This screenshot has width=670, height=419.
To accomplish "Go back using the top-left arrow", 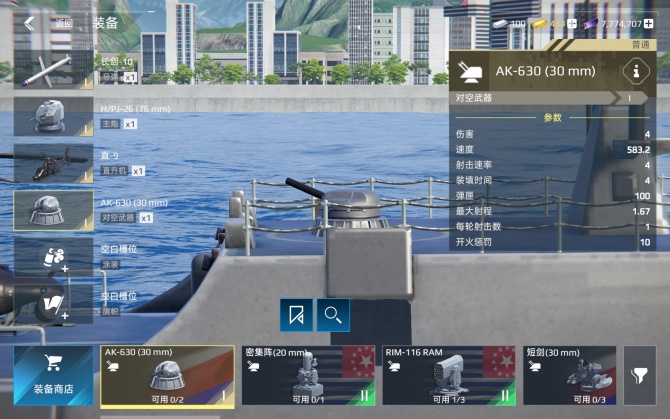I will [30, 23].
